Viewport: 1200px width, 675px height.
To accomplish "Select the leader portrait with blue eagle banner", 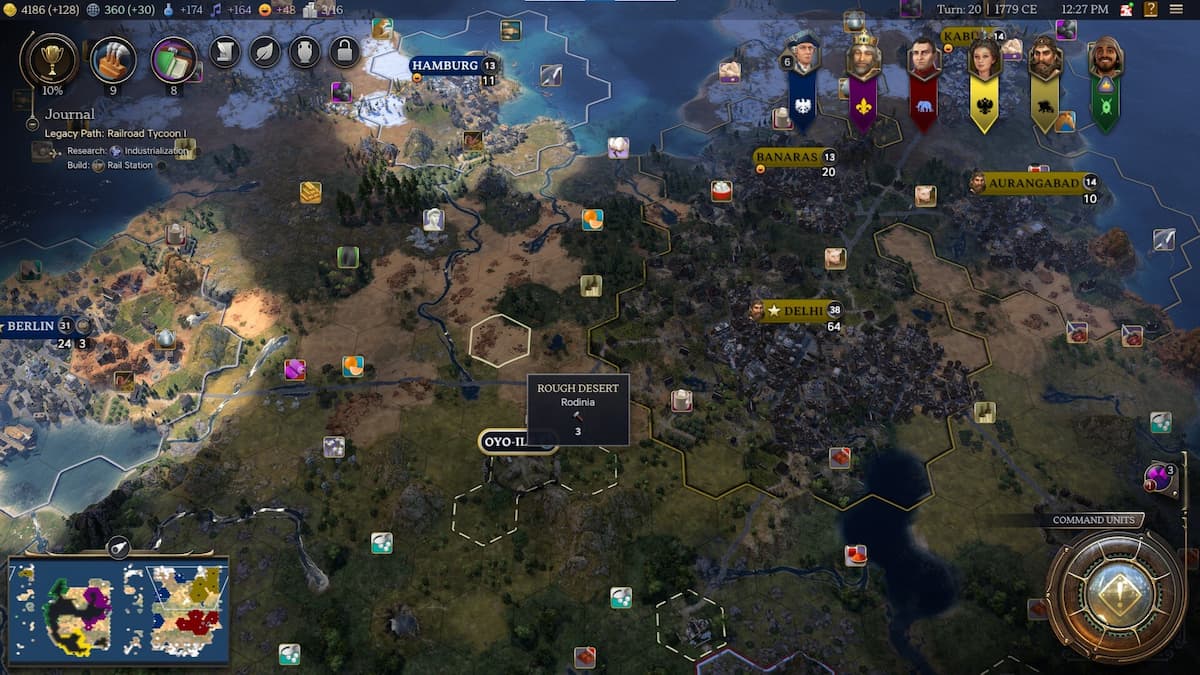I will [x=802, y=58].
